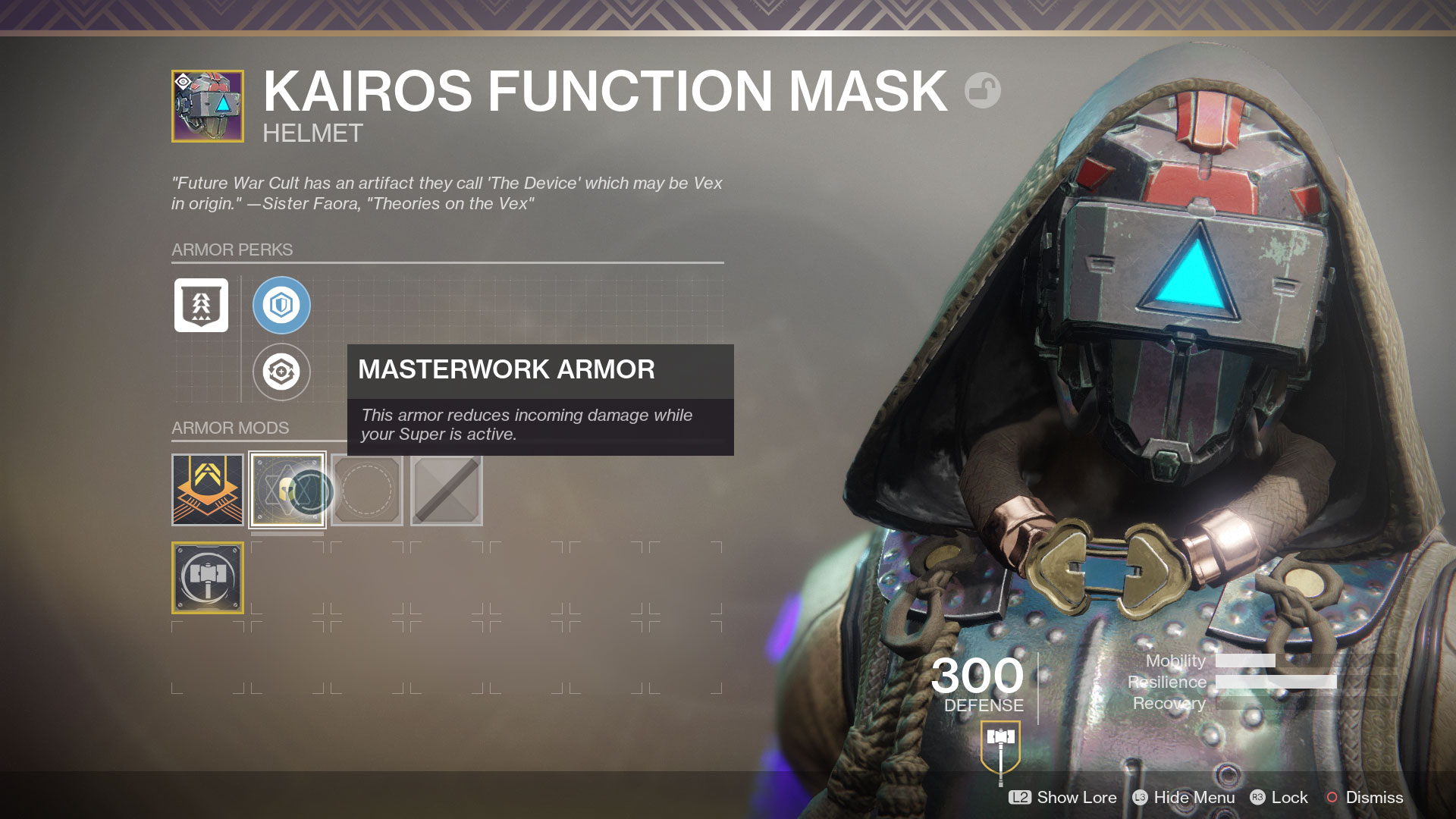Hide Menu to view the armor
The image size is (1456, 819).
coord(1184,797)
